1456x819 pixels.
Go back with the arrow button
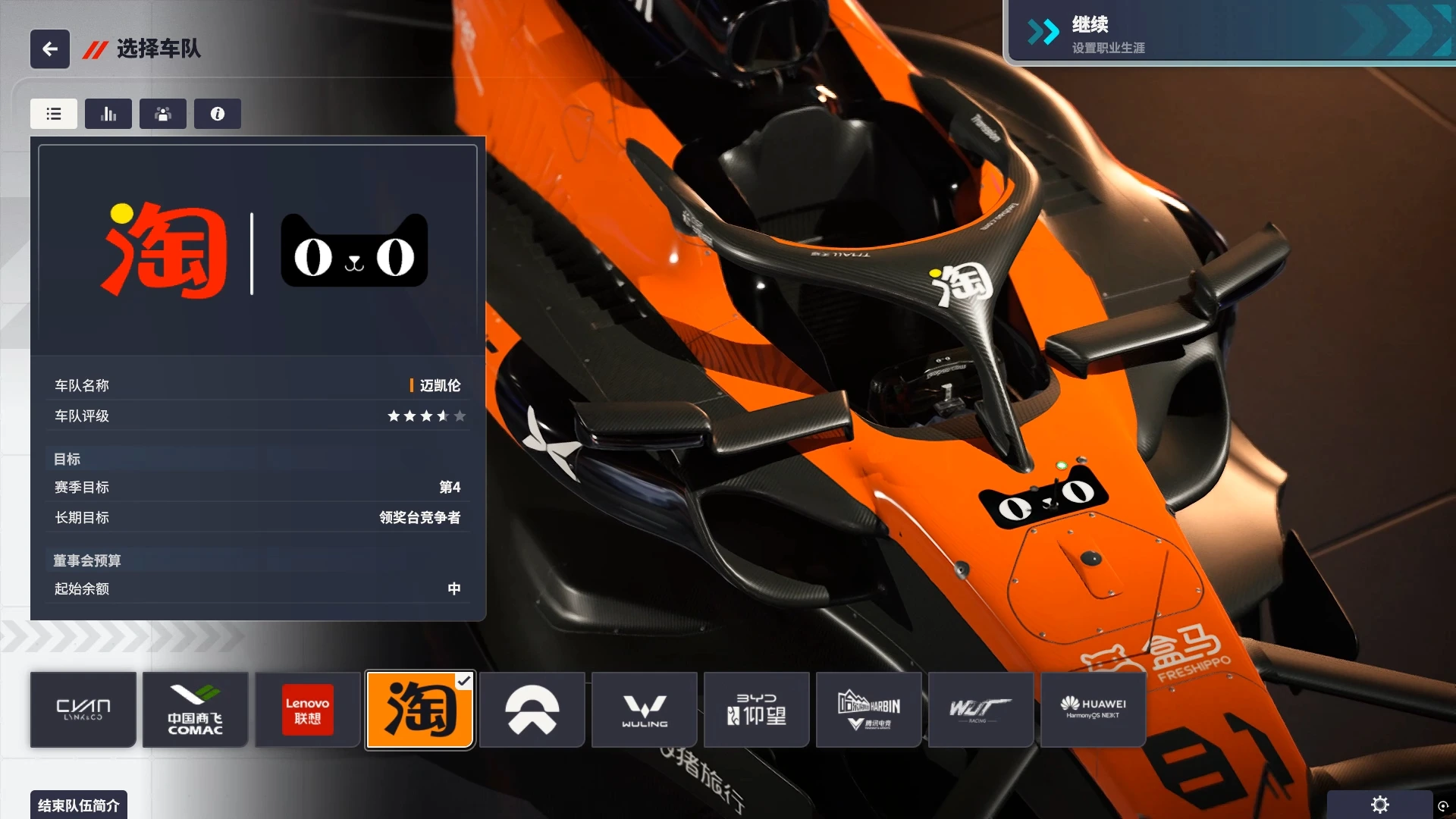pos(50,49)
